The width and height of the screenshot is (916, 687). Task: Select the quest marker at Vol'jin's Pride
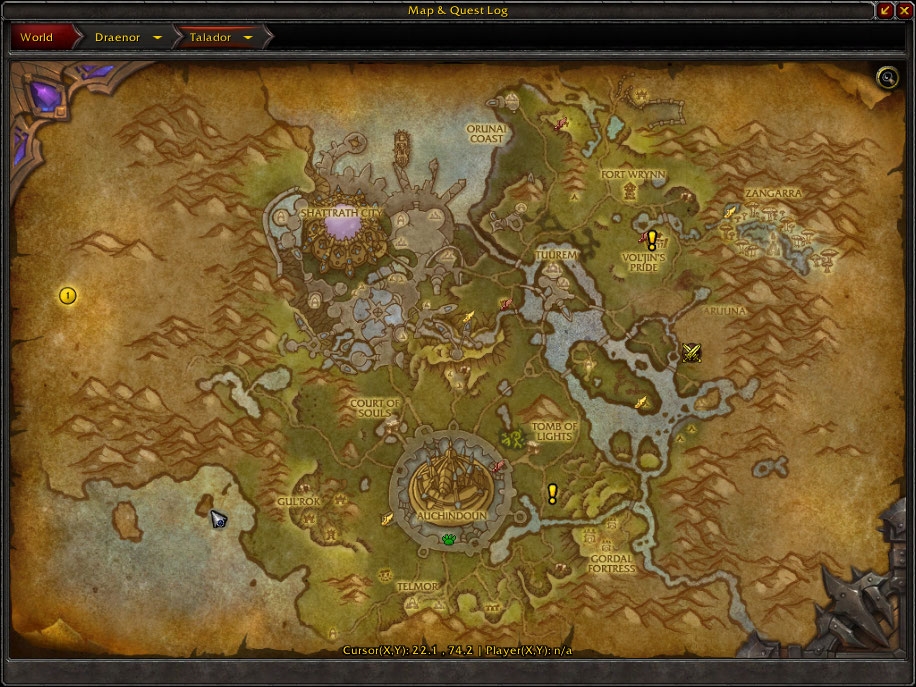click(x=652, y=240)
